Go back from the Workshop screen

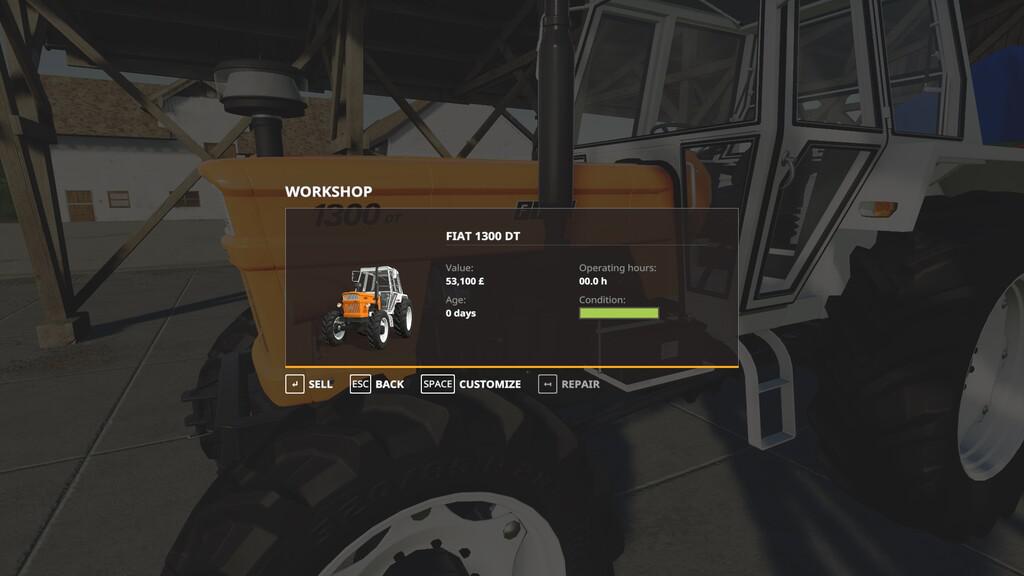point(377,384)
